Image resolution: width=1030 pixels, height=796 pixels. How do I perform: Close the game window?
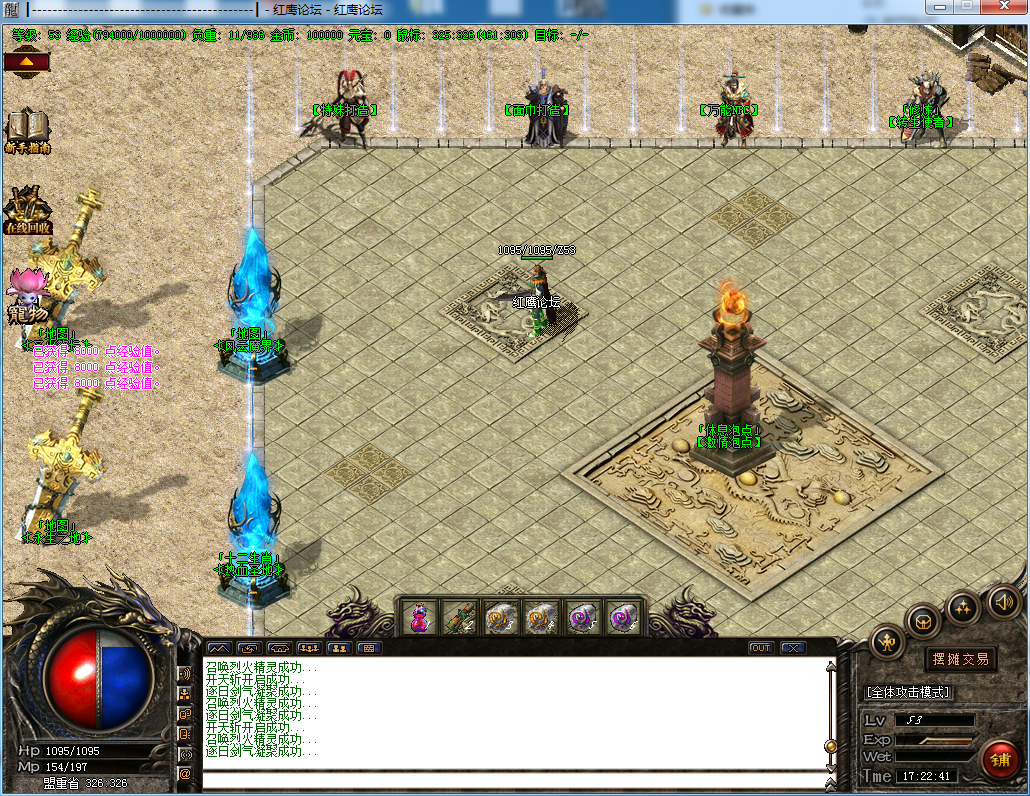(x=1003, y=8)
